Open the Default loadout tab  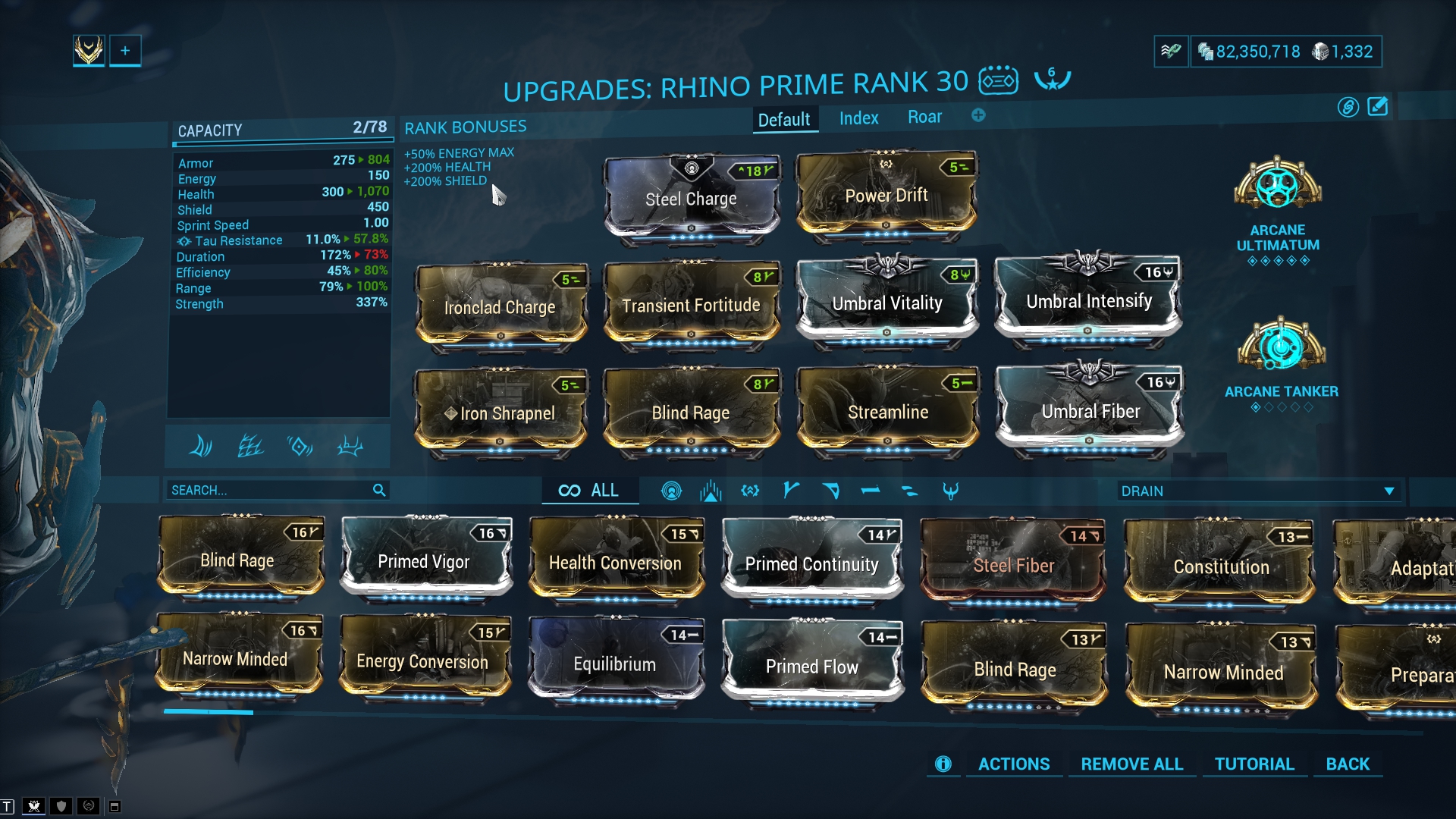(x=784, y=120)
